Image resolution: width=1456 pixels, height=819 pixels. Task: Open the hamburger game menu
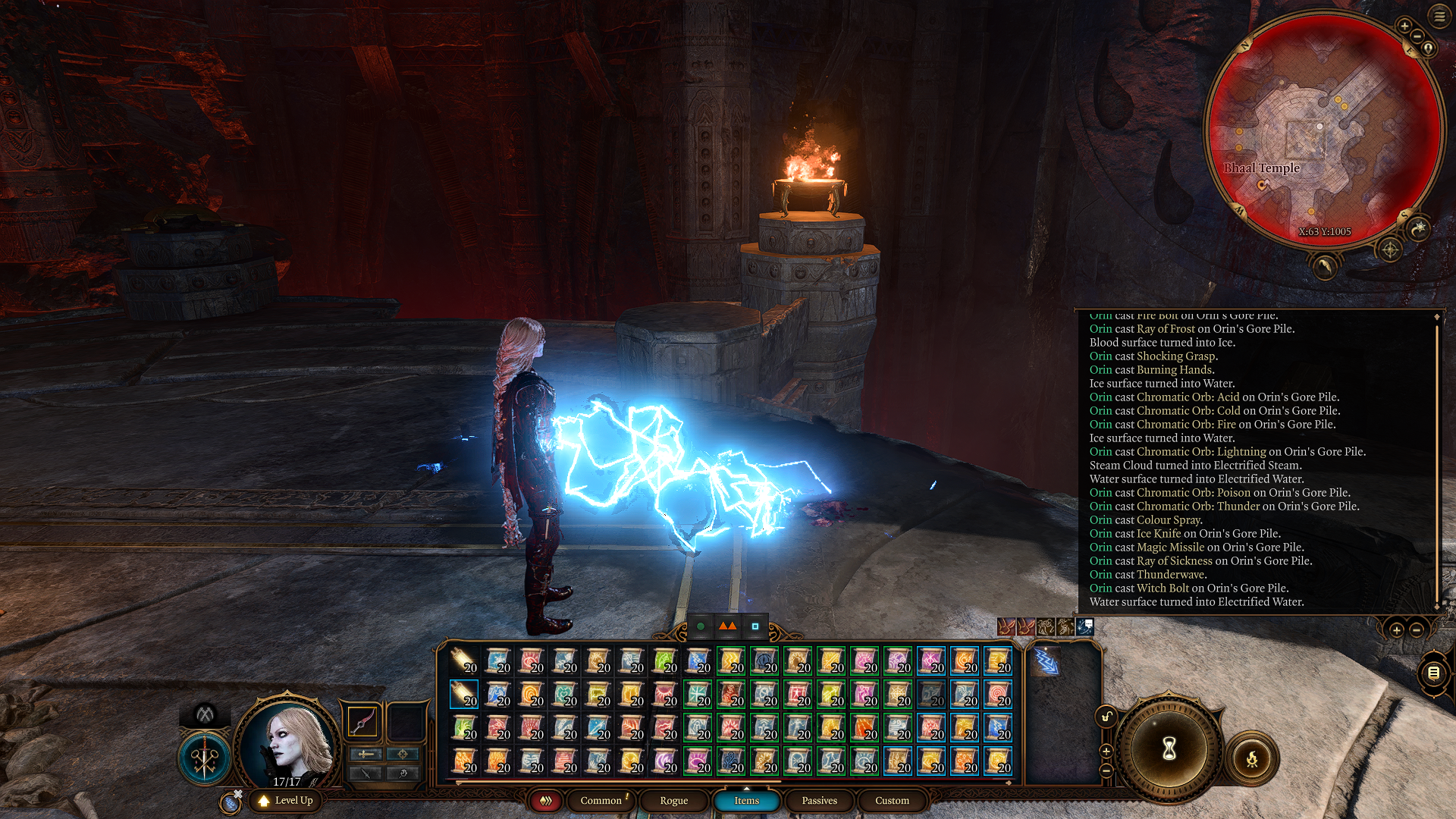pos(1439,17)
